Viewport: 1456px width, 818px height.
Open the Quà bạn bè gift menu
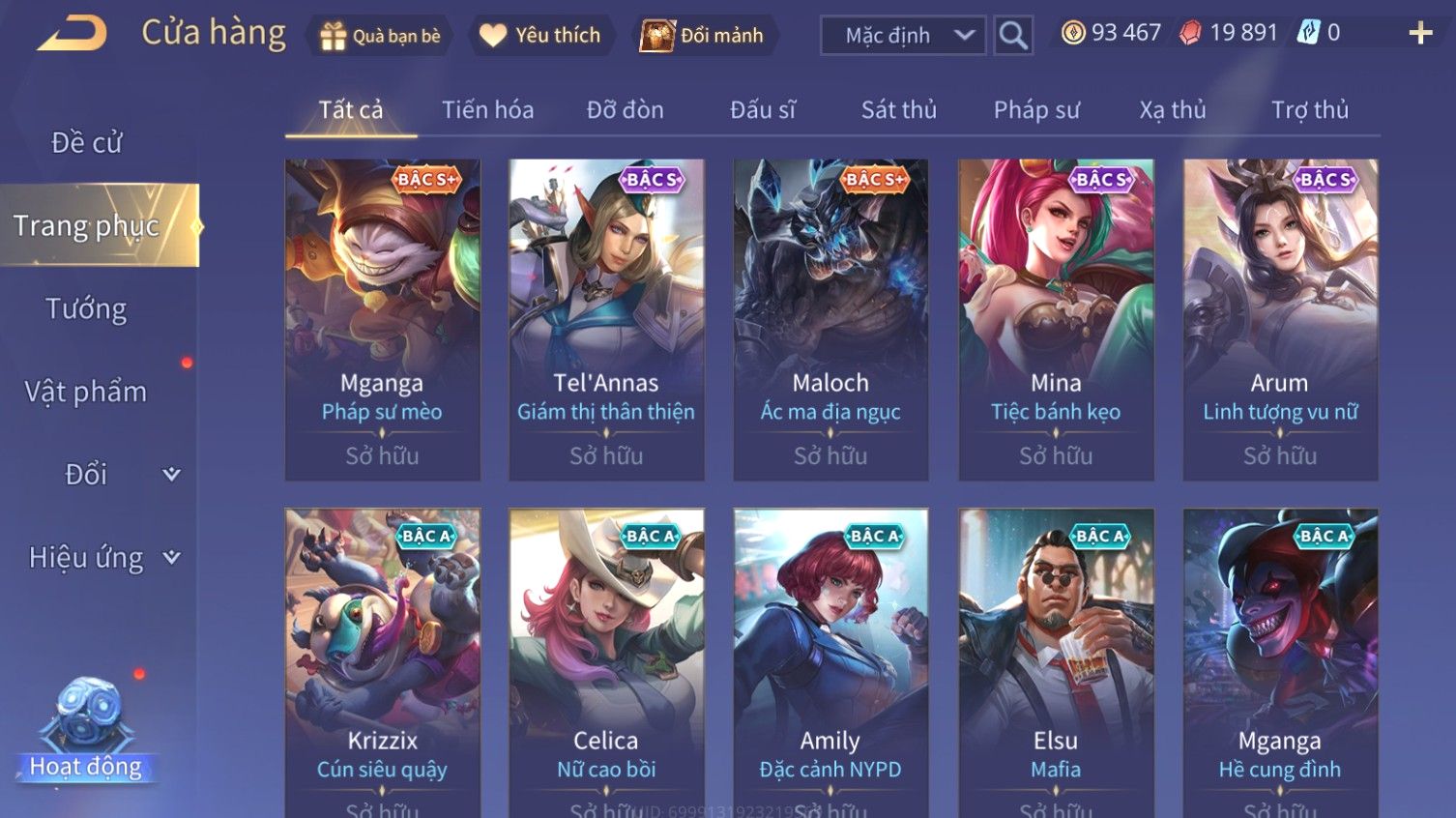[380, 36]
